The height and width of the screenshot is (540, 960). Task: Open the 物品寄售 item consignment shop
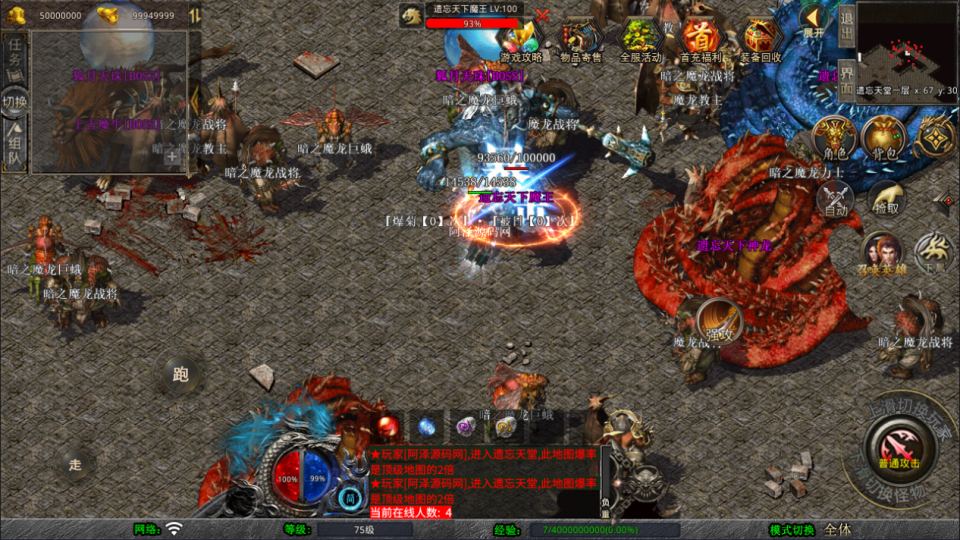[x=581, y=40]
